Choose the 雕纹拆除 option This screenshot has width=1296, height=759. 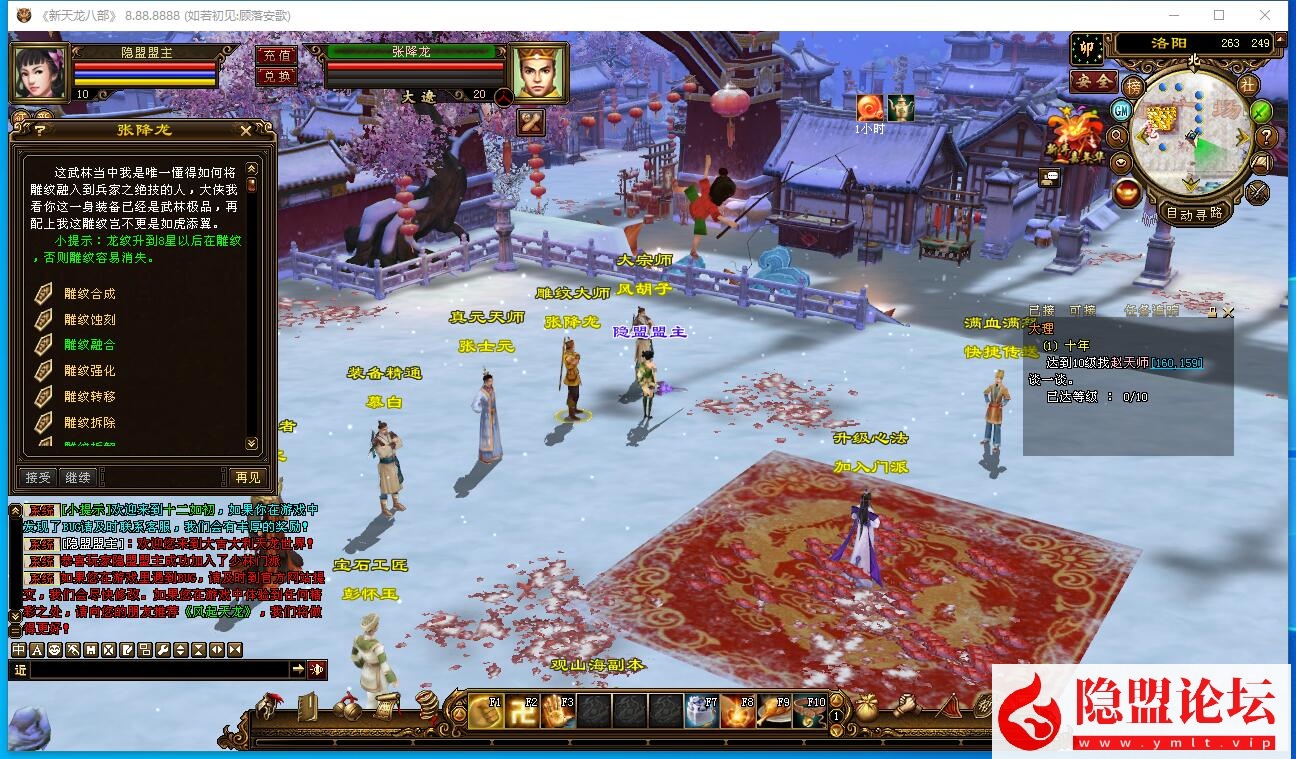[x=89, y=423]
